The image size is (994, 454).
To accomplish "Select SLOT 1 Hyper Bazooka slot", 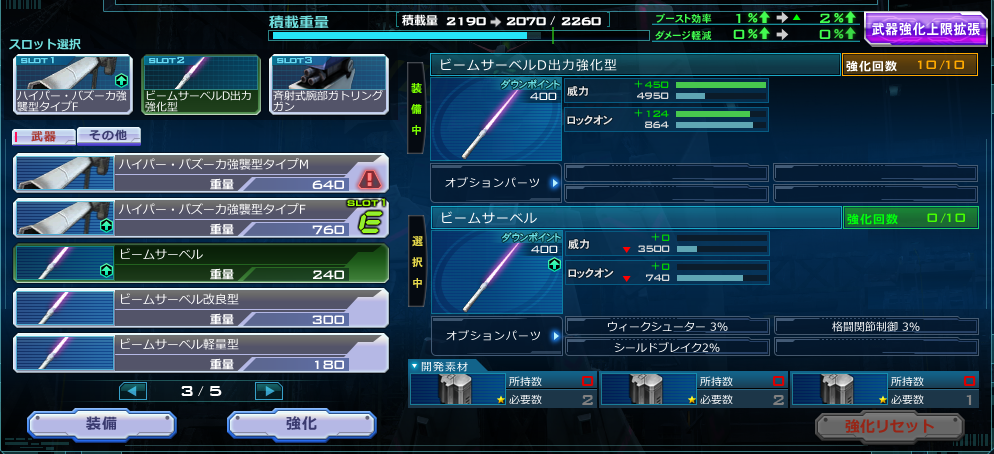I will [72, 84].
